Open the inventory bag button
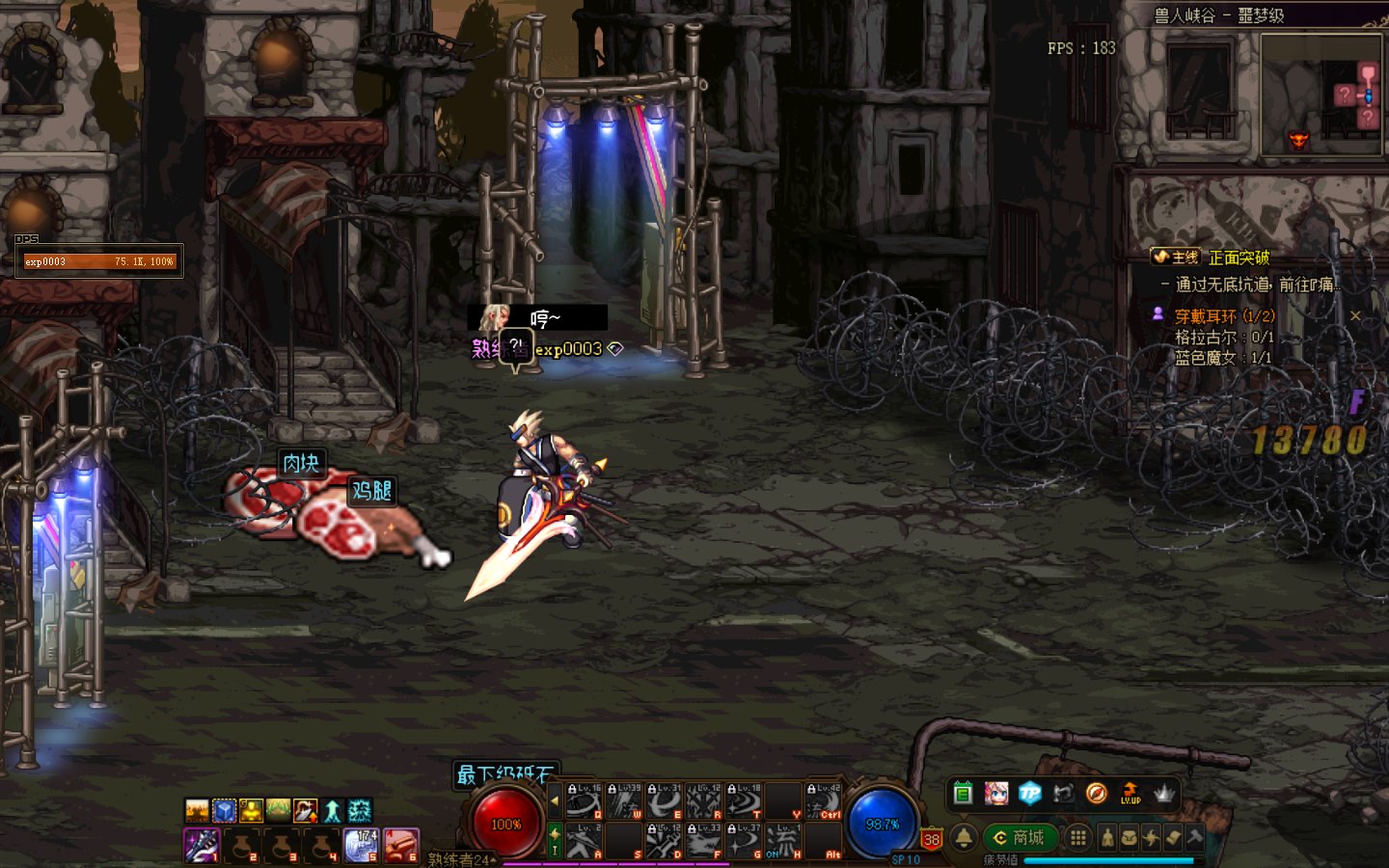Viewport: 1389px width, 868px height. [x=1129, y=837]
